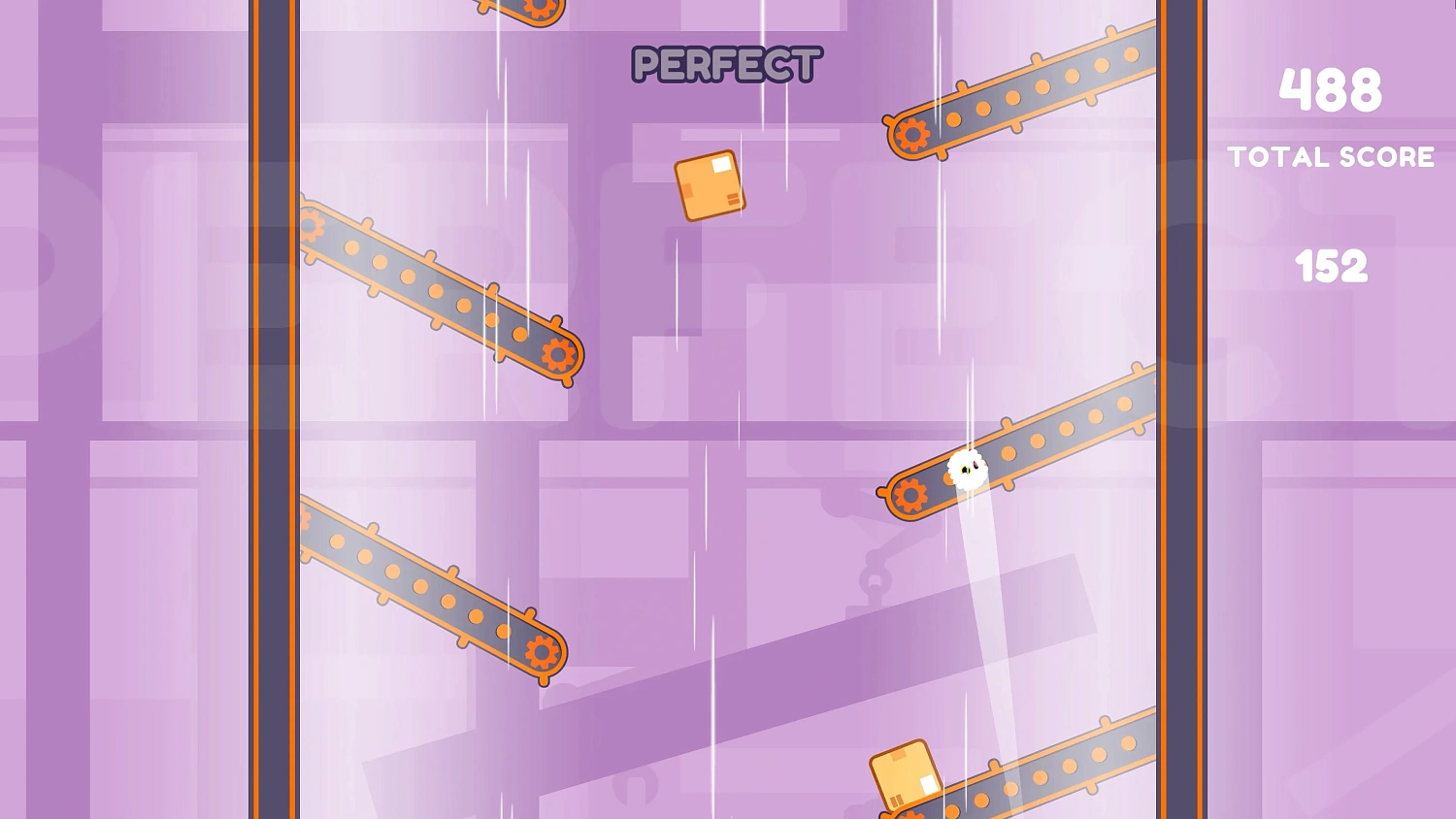
Task: Tap the 152 score counter
Action: point(1332,264)
